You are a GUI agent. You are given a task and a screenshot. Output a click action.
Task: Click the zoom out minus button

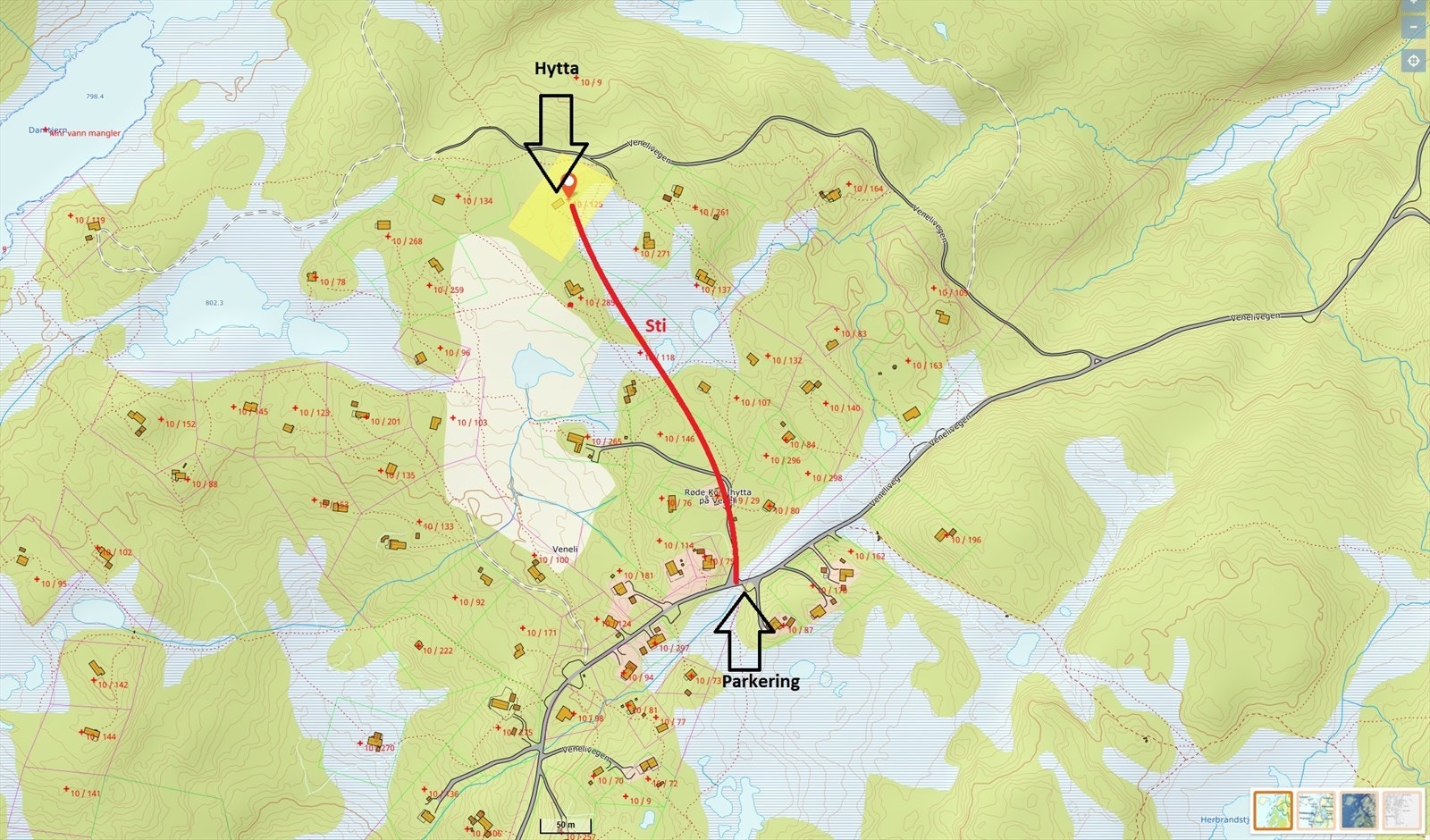click(x=1413, y=27)
